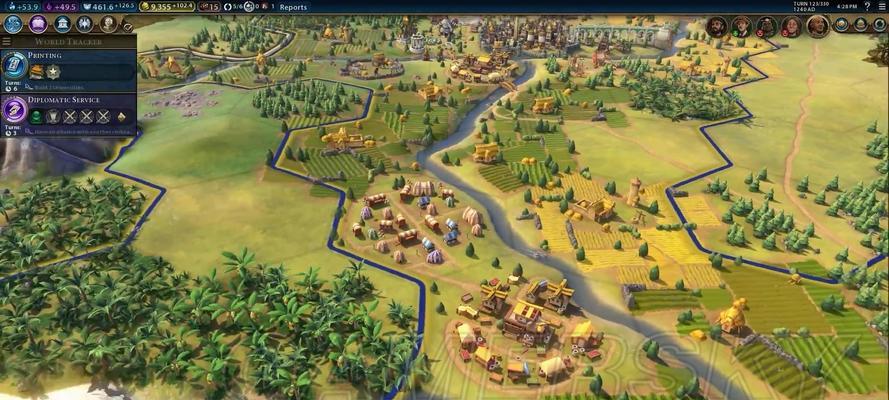The image size is (889, 400).
Task: Open the main game menu icon
Action: (x=881, y=7)
